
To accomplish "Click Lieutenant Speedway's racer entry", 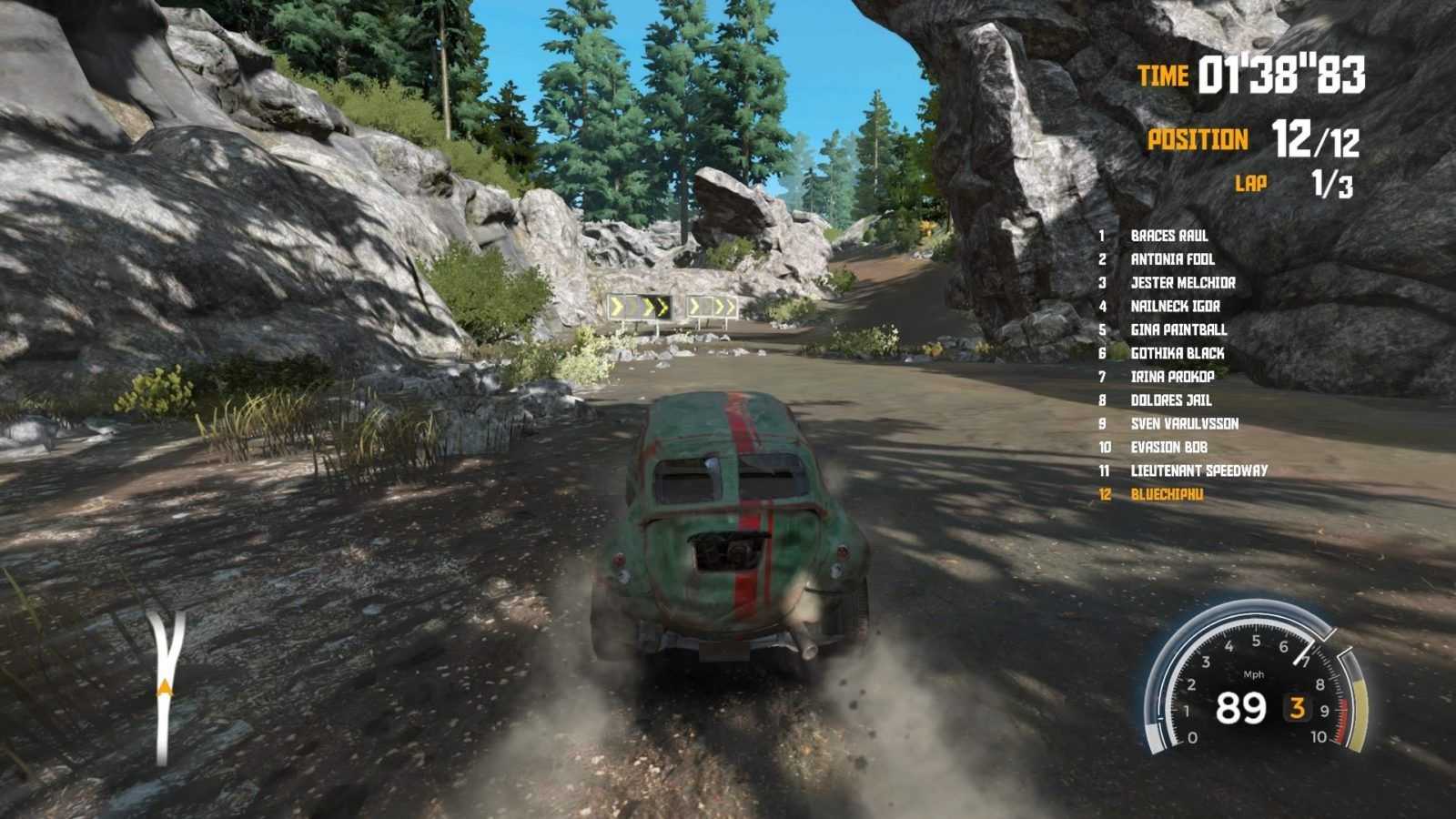I will (x=1198, y=471).
